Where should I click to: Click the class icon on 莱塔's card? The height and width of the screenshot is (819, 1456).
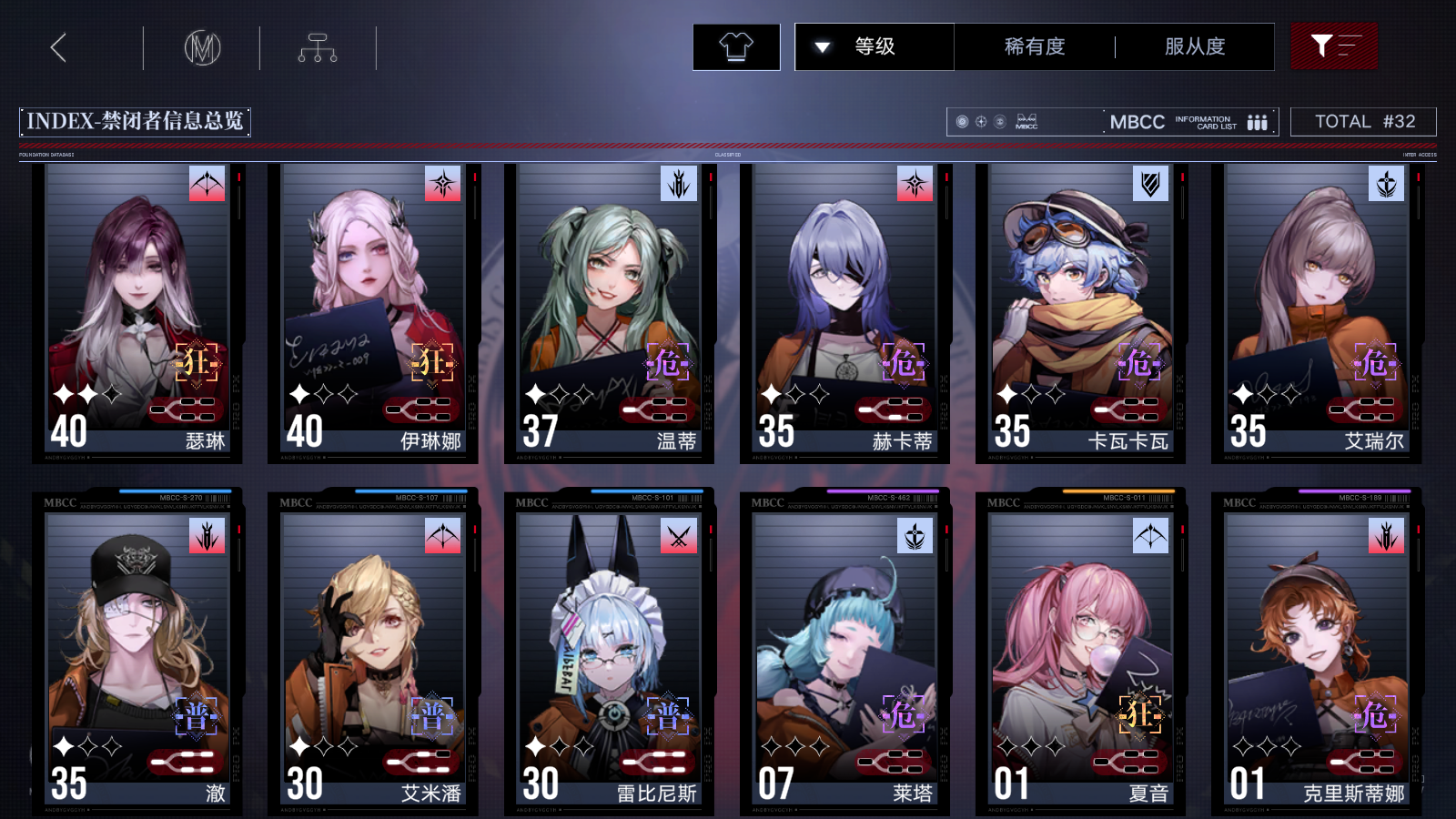pos(913,536)
